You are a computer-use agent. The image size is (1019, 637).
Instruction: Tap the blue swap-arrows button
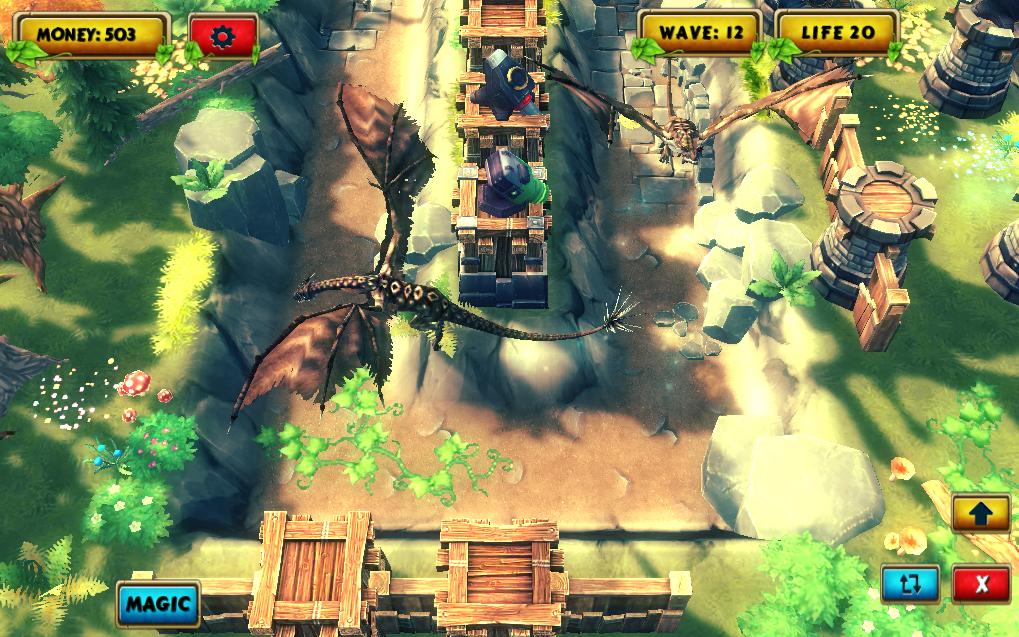point(910,583)
